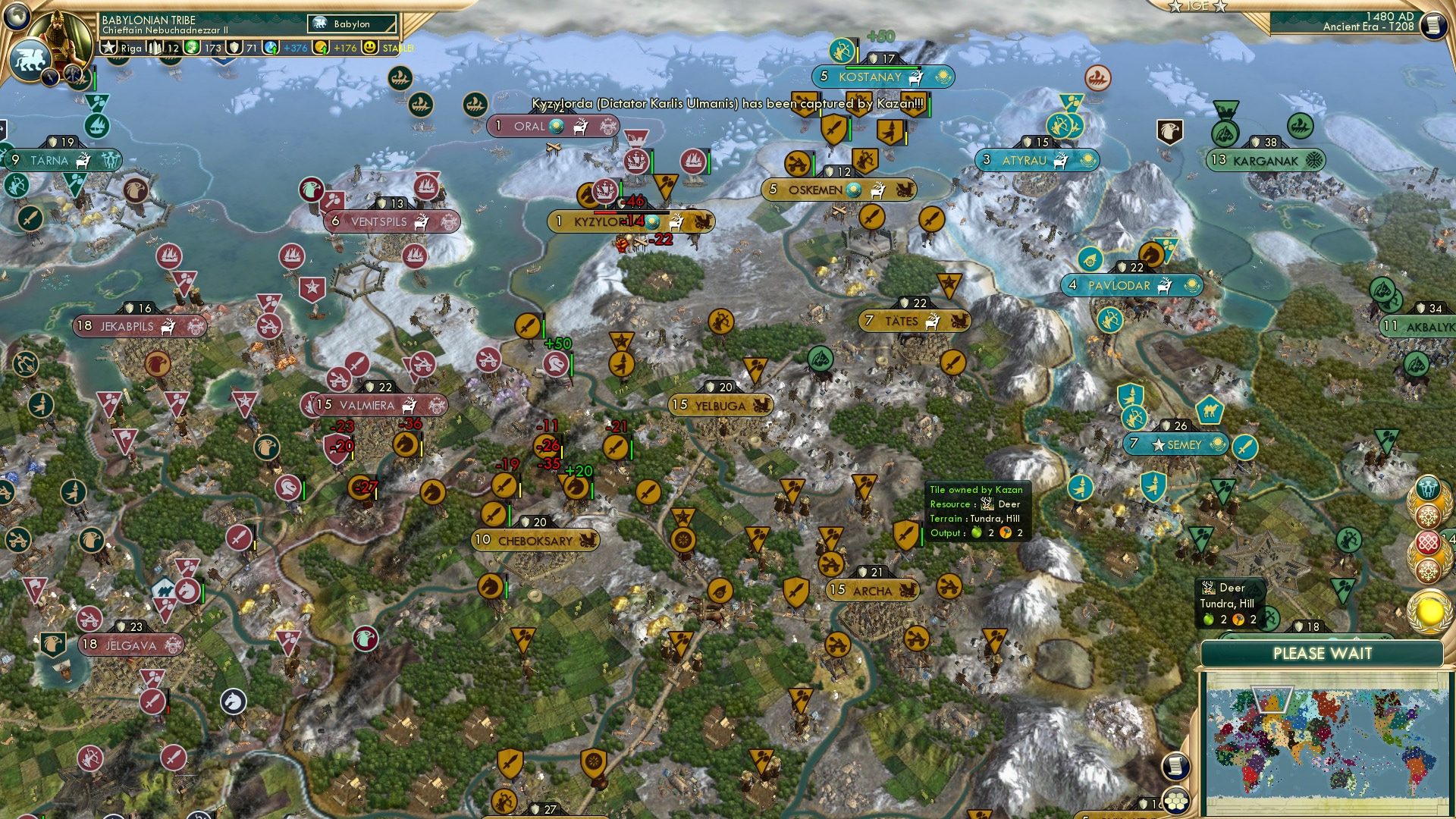Click the IGE menu at the top of screen
This screenshot has width=1456, height=819.
[1198, 6]
